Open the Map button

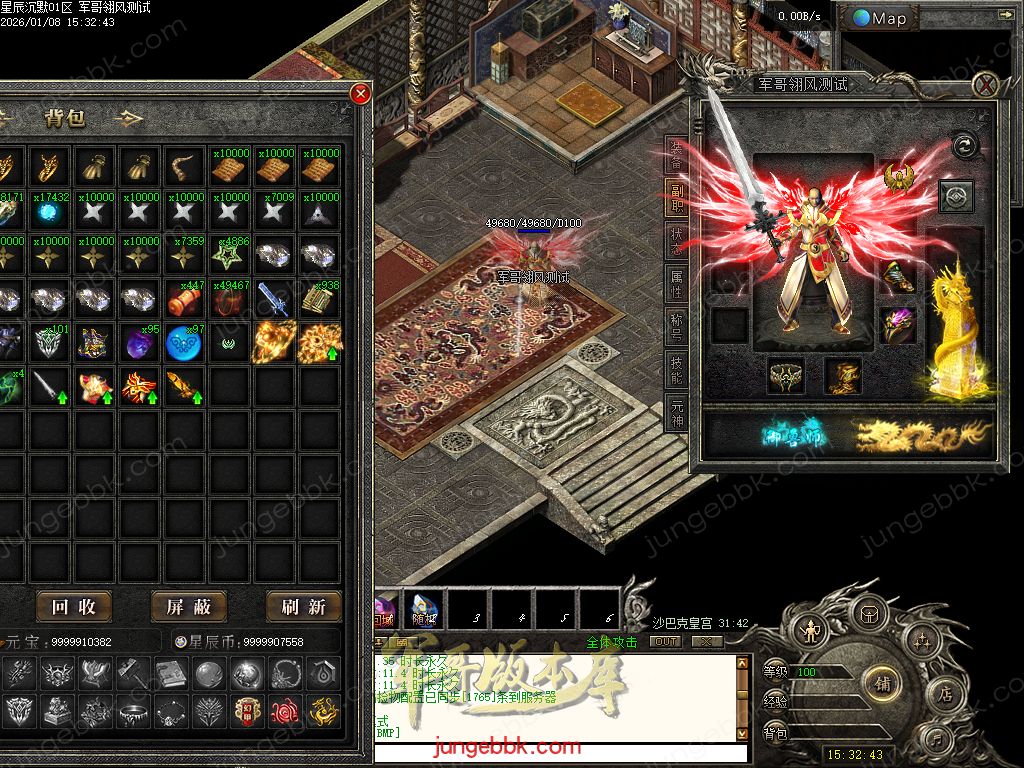880,18
